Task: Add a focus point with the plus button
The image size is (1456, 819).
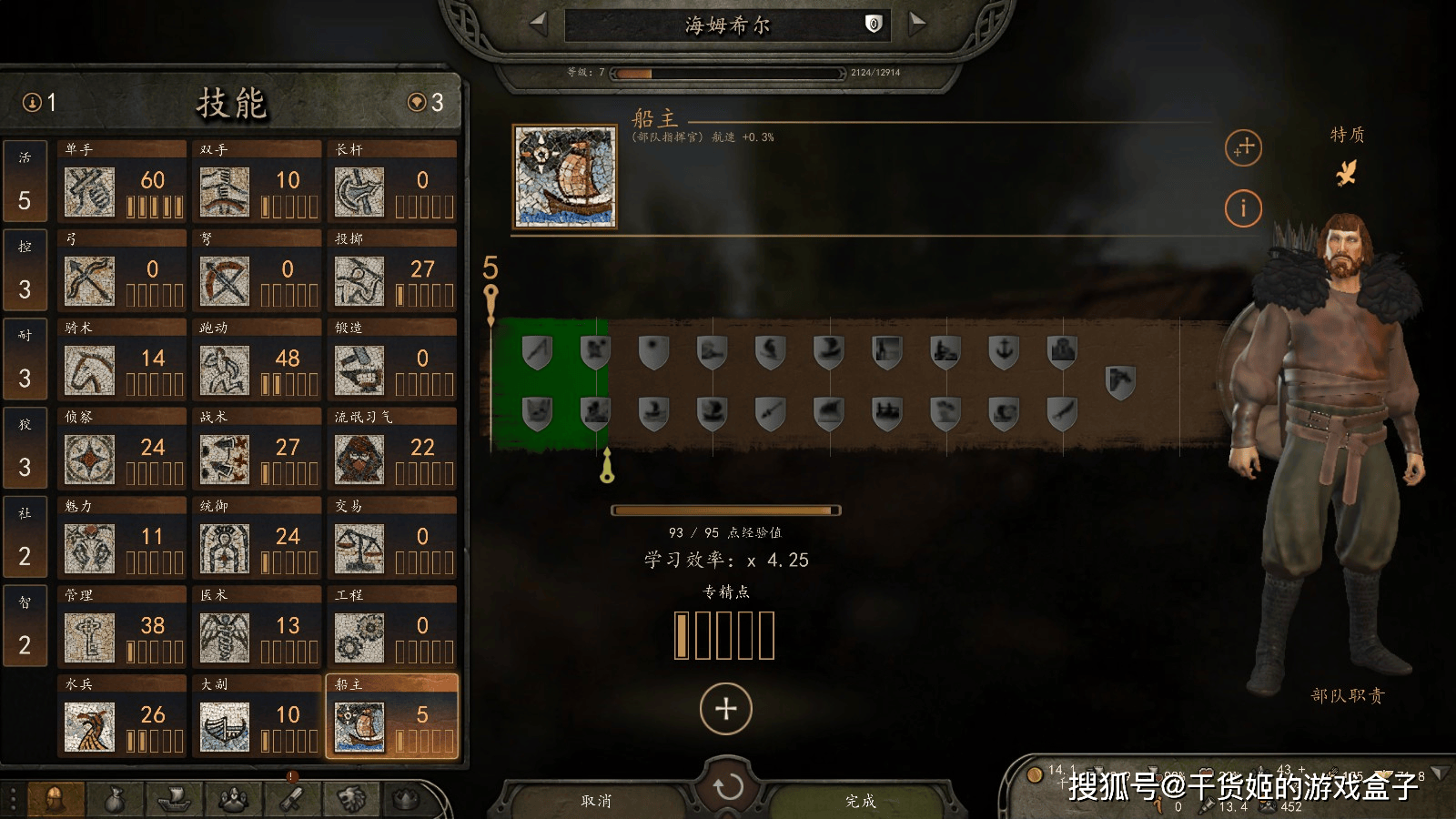Action: [725, 708]
